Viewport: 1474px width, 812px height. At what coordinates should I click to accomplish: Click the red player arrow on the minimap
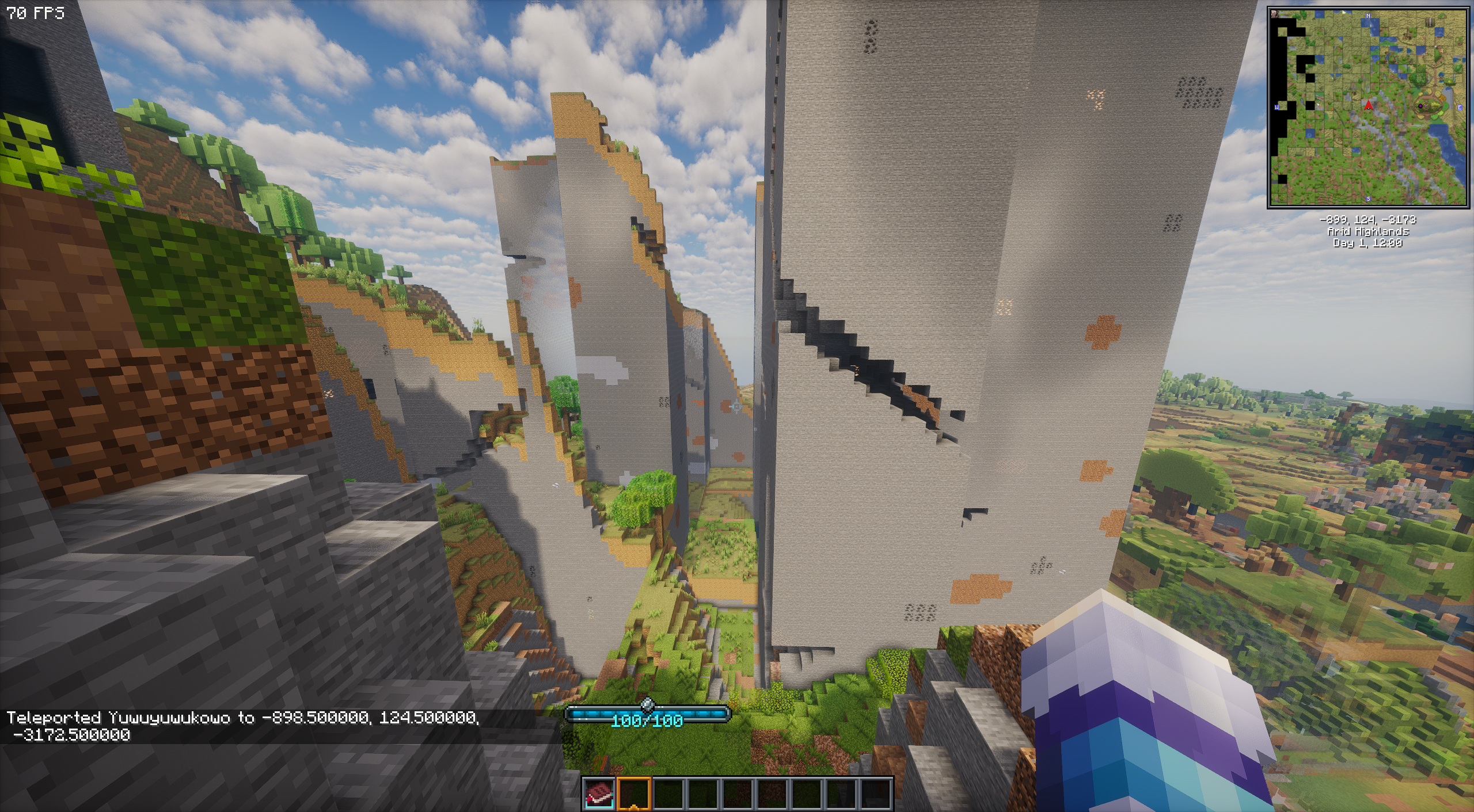1368,105
